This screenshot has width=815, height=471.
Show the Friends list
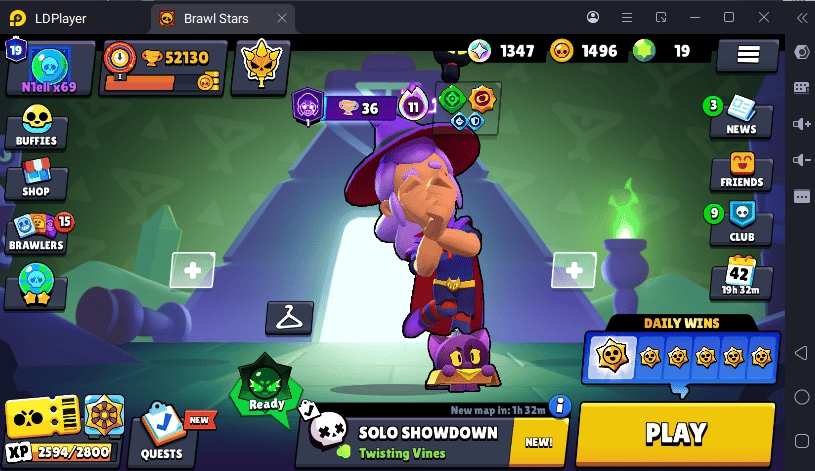(x=741, y=169)
